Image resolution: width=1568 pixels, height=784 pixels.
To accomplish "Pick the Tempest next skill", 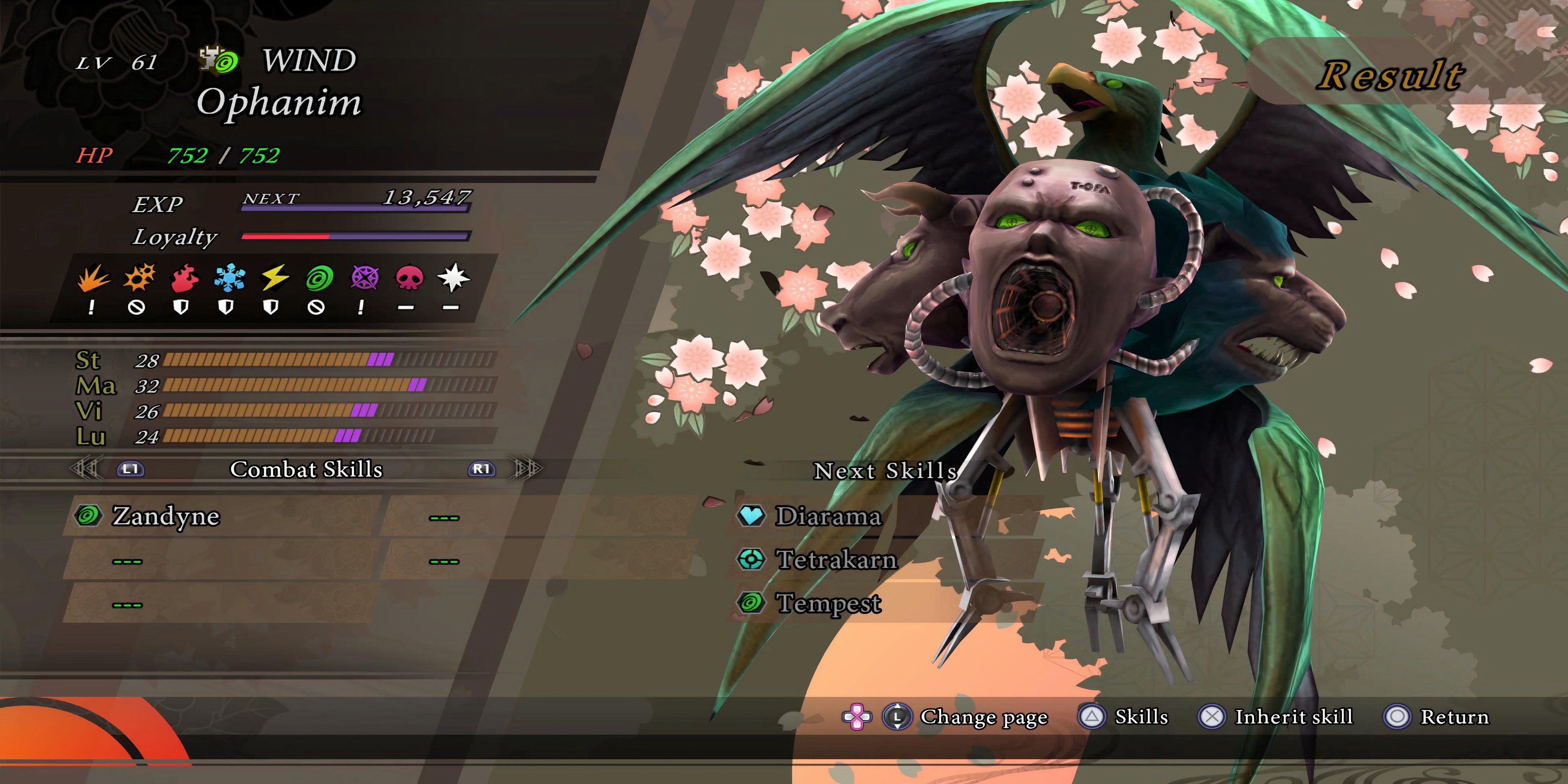I will pos(828,603).
